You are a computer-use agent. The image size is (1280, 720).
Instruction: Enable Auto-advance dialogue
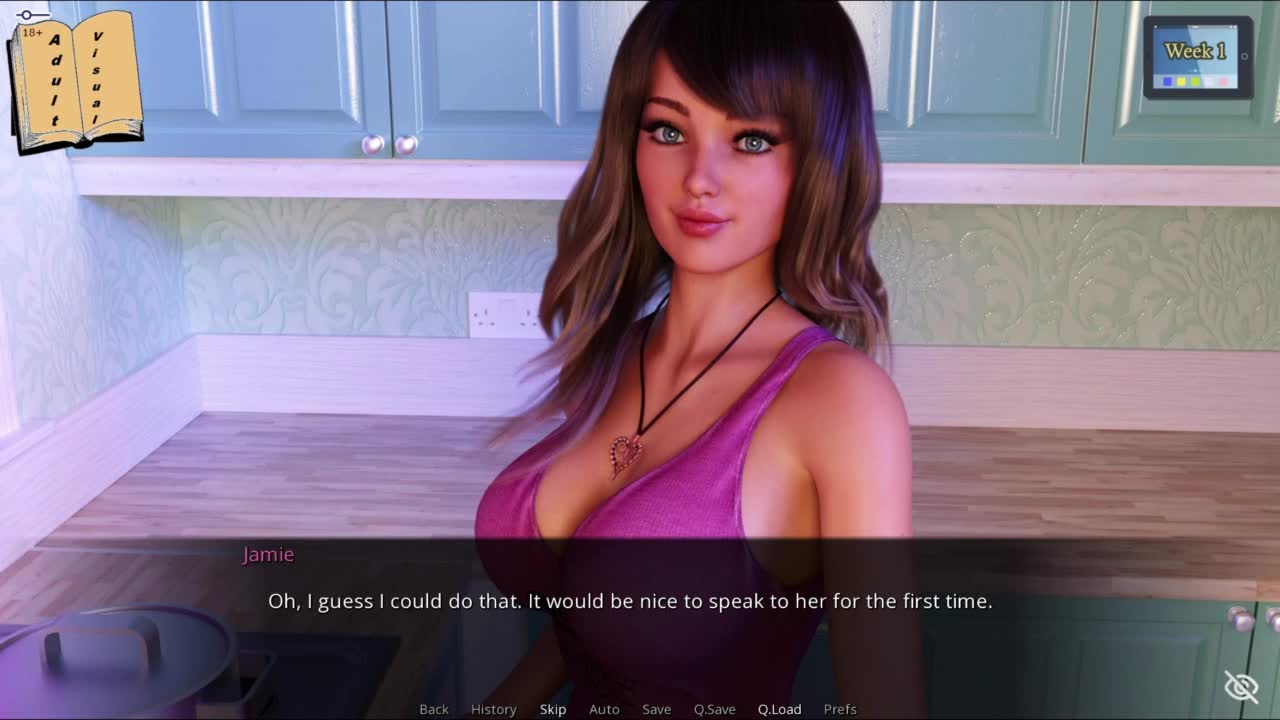(604, 709)
